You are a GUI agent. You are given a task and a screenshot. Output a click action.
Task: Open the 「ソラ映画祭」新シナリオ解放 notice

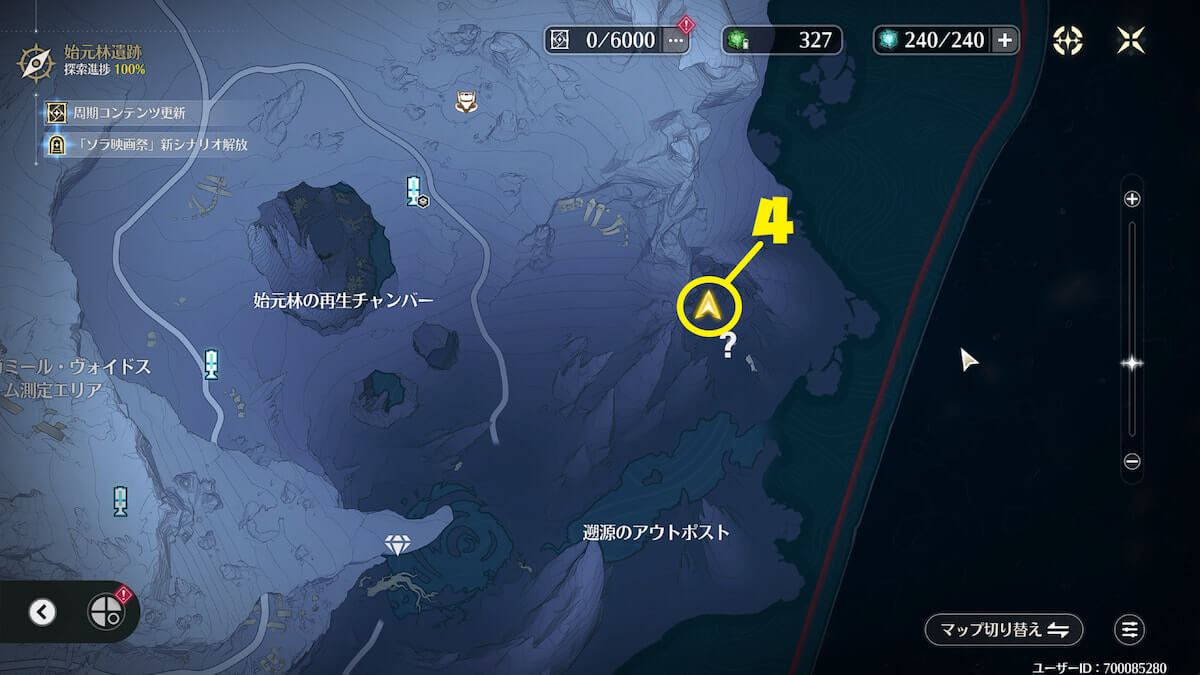click(x=147, y=144)
